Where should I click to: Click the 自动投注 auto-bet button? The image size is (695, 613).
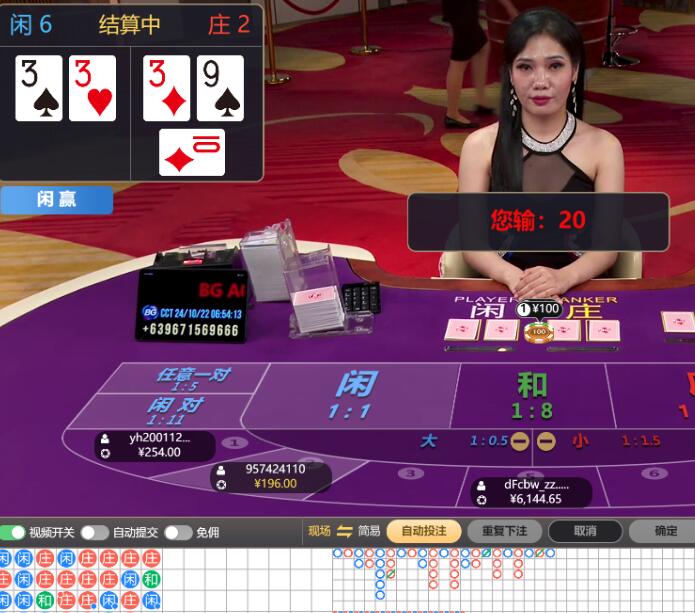[423, 531]
